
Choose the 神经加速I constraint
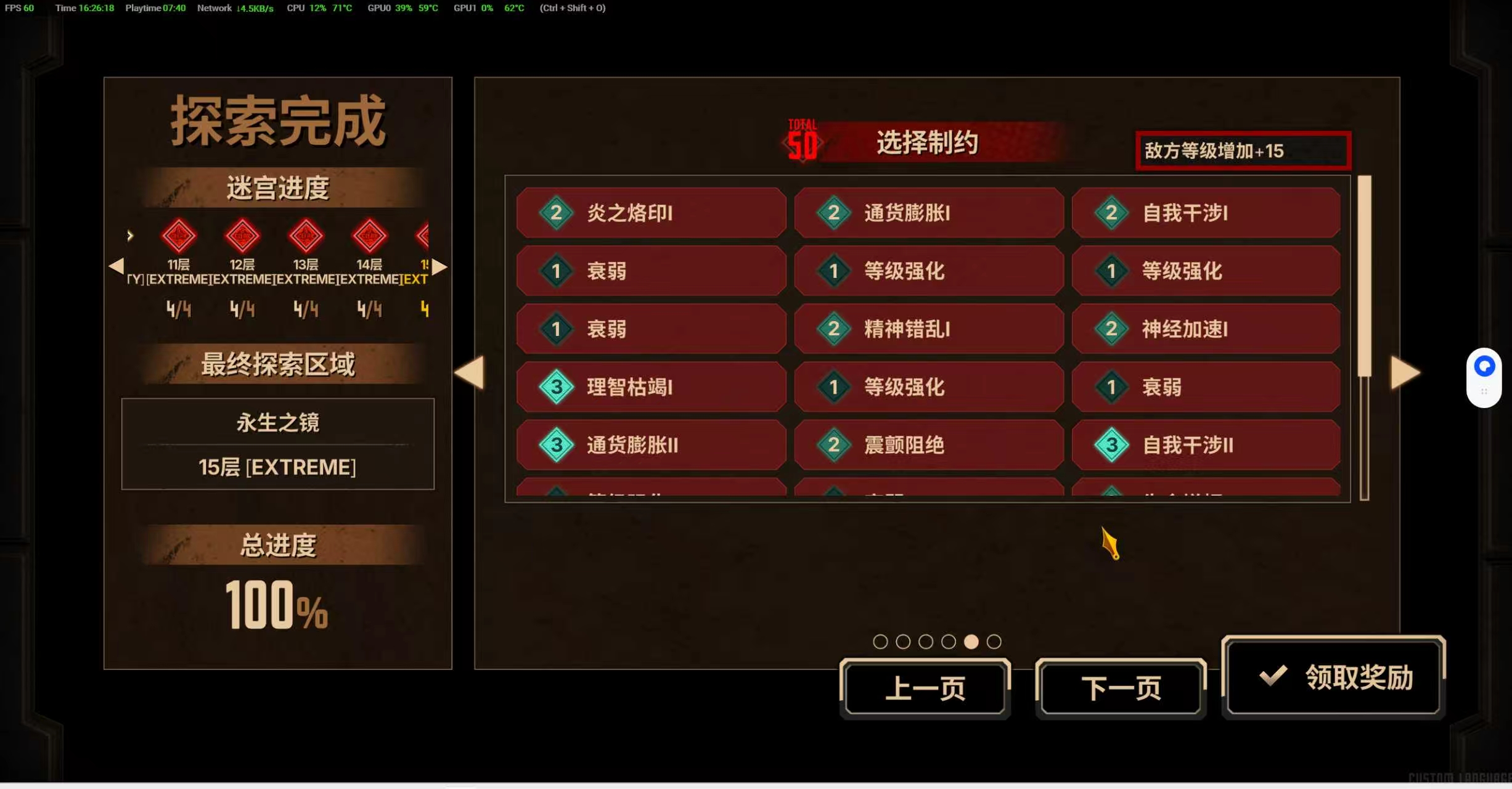coord(1206,329)
